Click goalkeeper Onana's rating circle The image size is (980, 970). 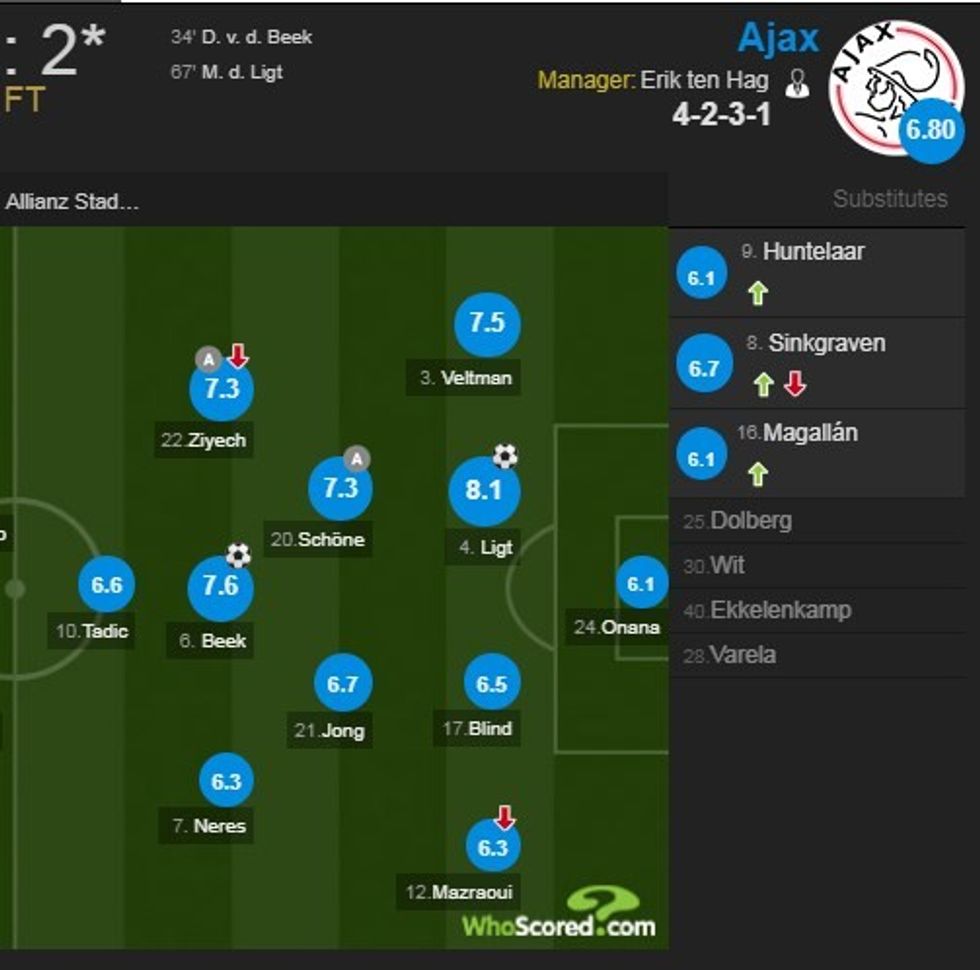(x=641, y=584)
